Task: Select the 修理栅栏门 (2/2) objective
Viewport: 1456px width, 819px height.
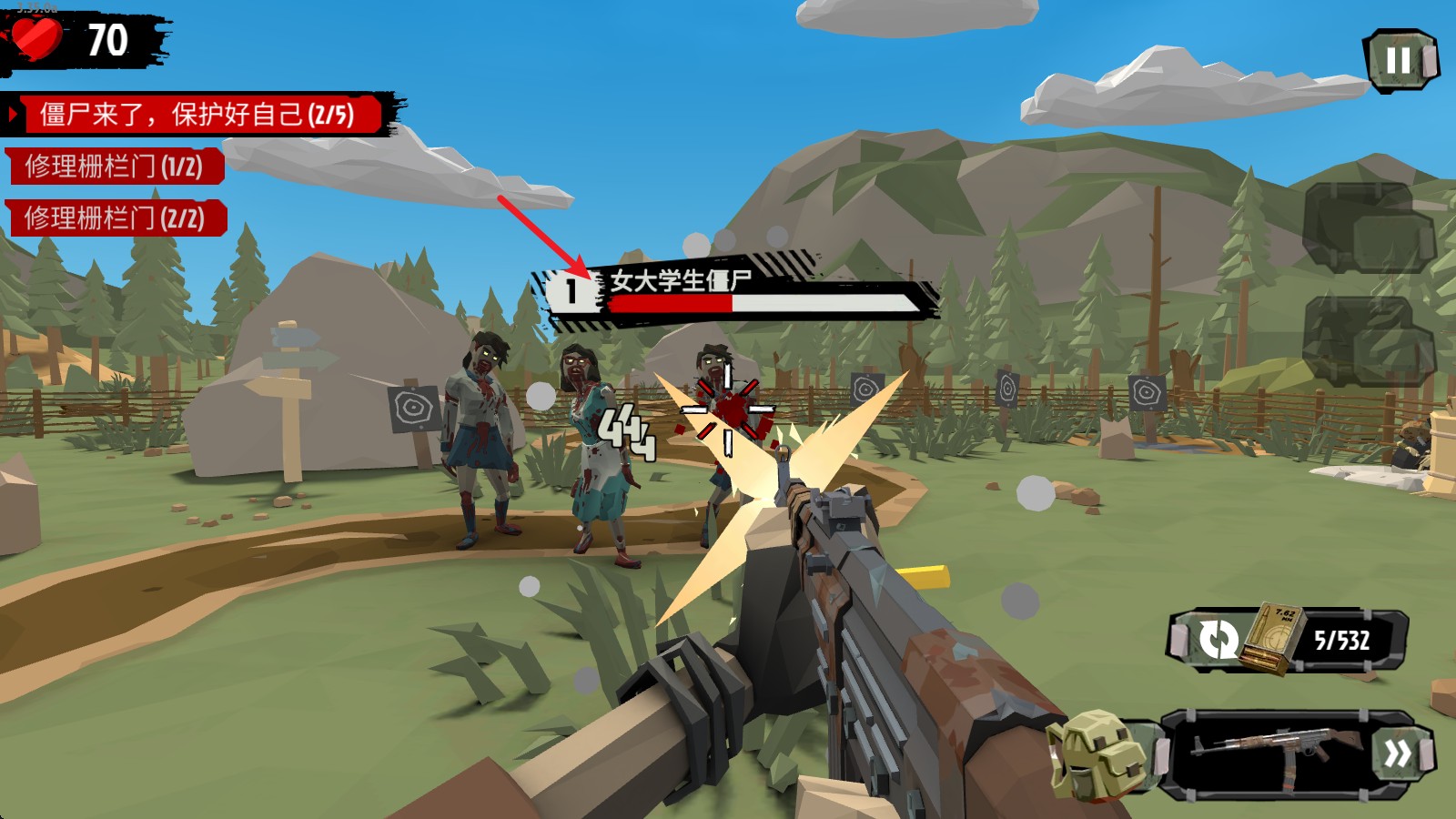Action: coord(115,218)
